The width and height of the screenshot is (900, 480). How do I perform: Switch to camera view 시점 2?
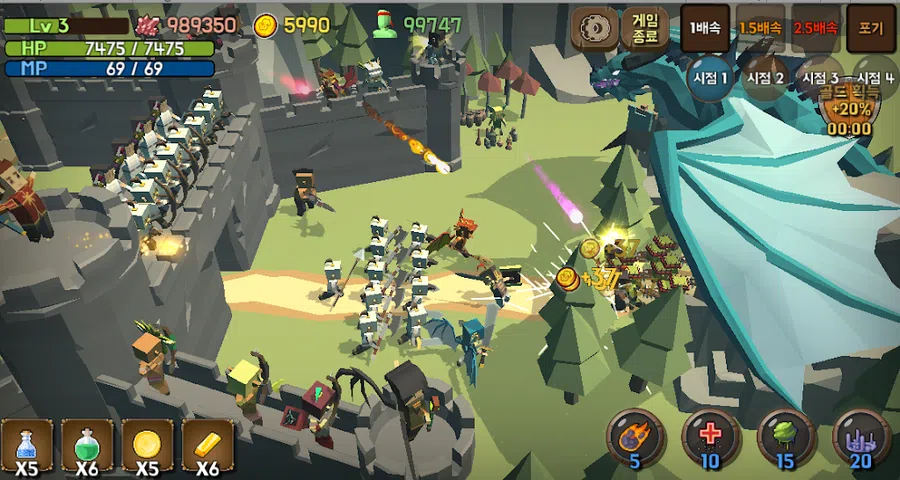coord(765,79)
